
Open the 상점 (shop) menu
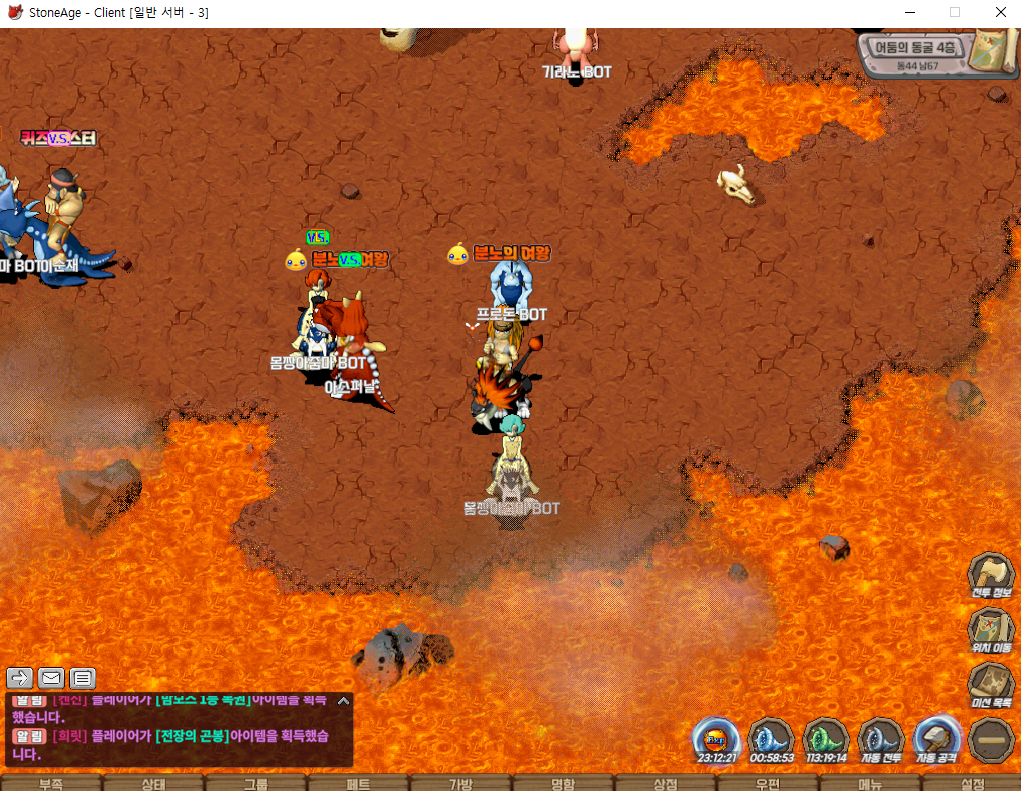click(x=665, y=784)
